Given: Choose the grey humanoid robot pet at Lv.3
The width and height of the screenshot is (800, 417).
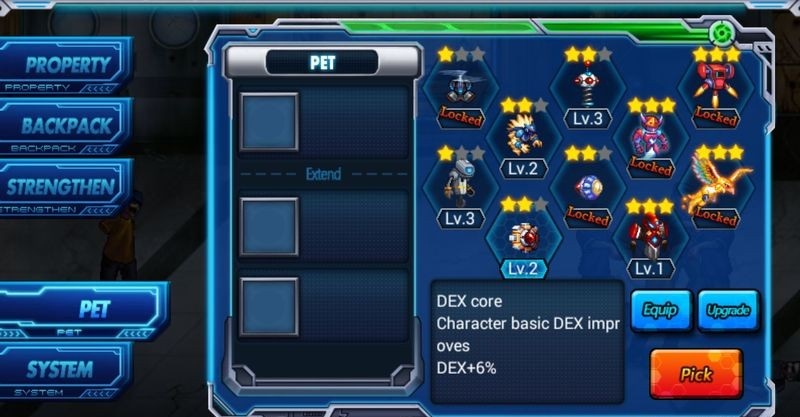Looking at the screenshot, I should click(x=460, y=190).
